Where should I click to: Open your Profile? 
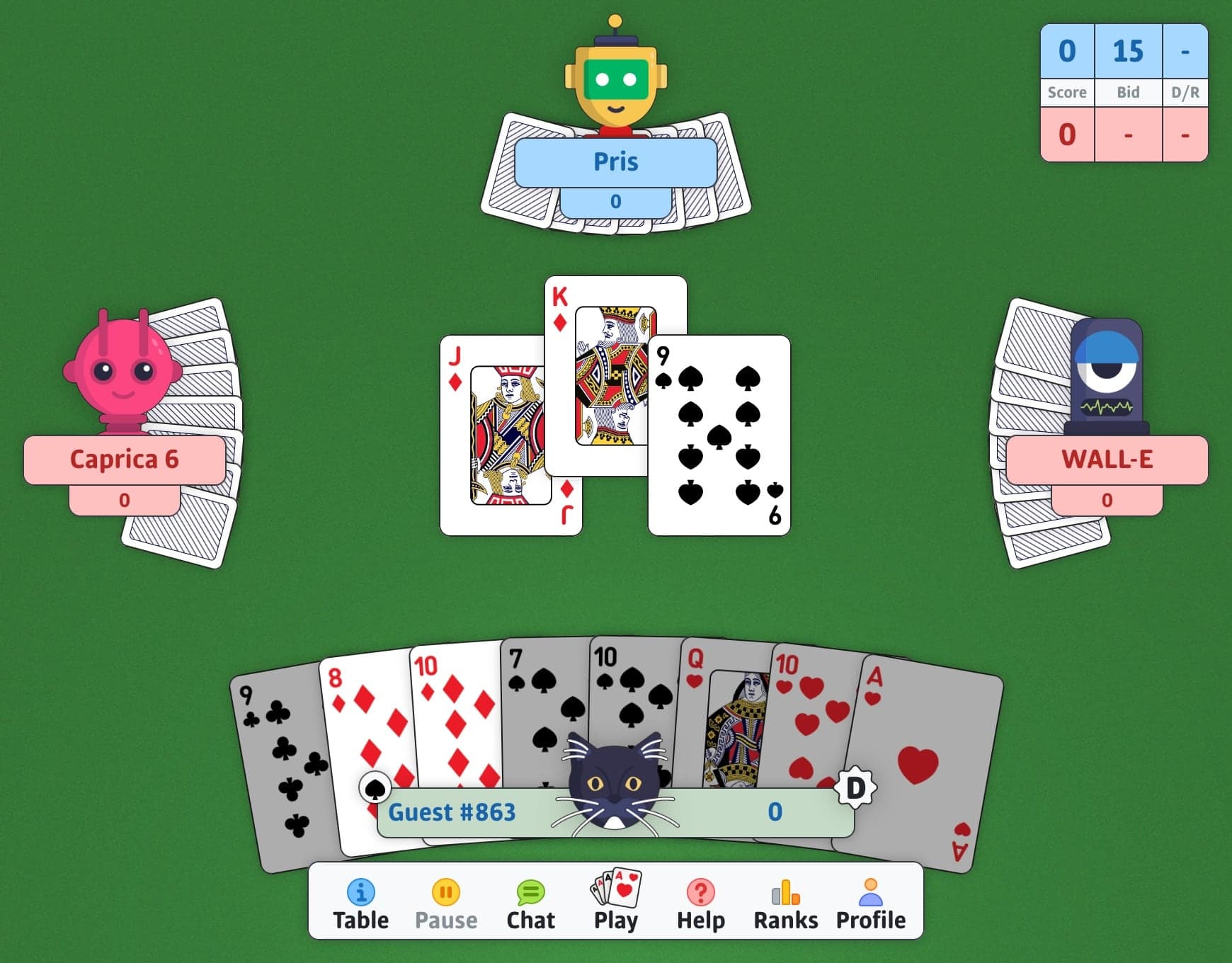[870, 899]
